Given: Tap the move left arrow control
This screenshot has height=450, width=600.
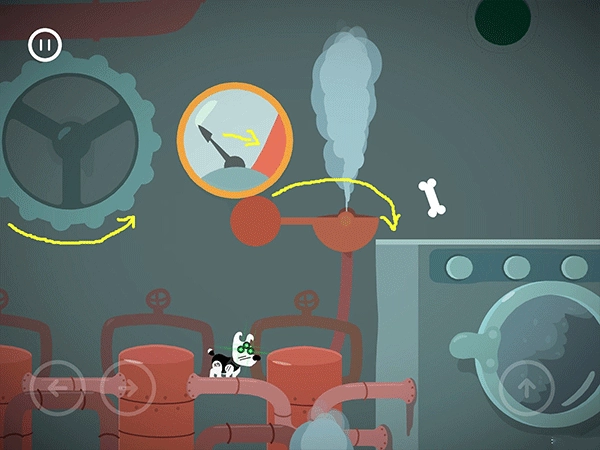Looking at the screenshot, I should tap(58, 387).
